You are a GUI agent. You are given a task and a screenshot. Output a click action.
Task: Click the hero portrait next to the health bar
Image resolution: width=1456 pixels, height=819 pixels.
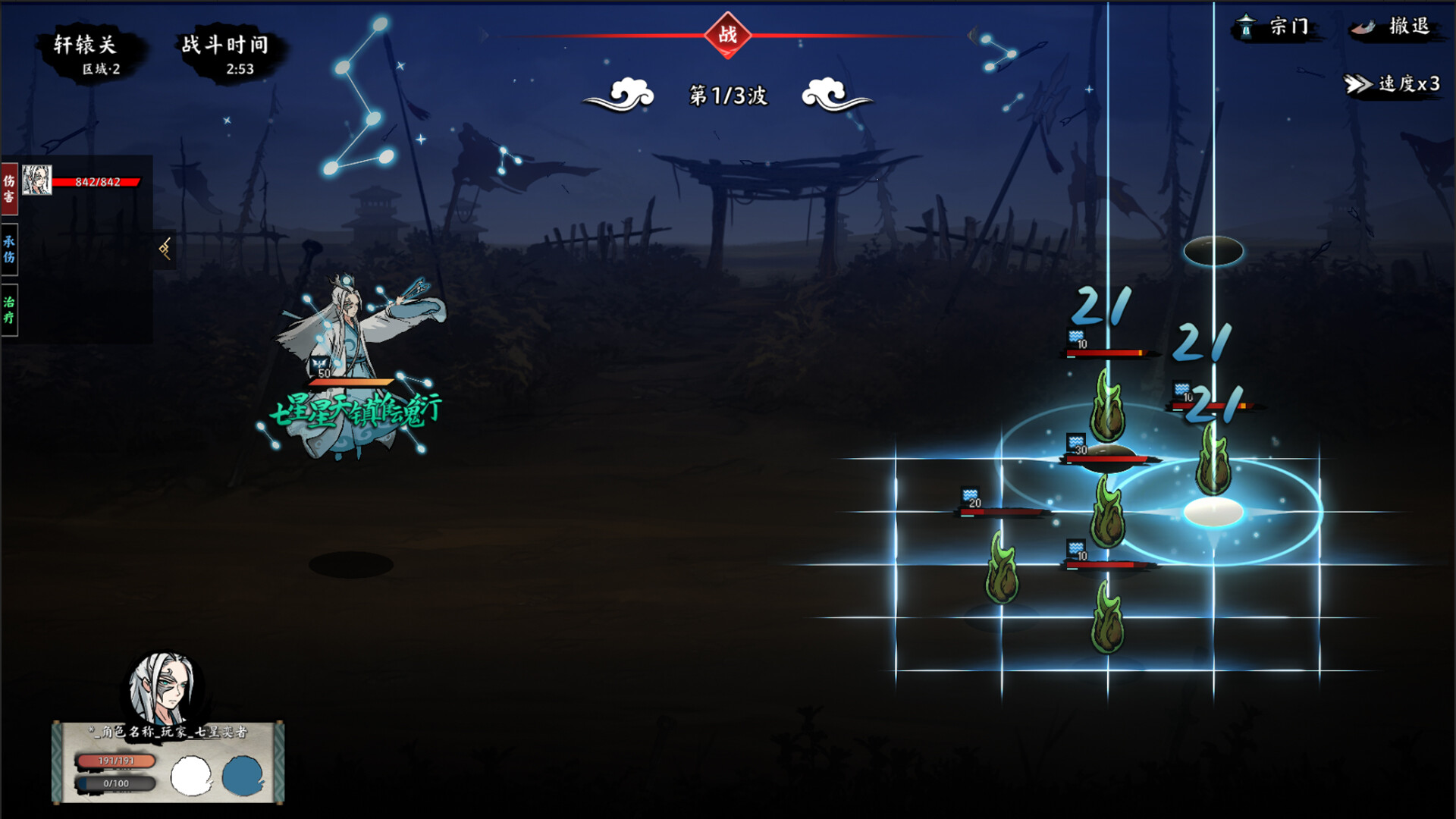click(36, 180)
